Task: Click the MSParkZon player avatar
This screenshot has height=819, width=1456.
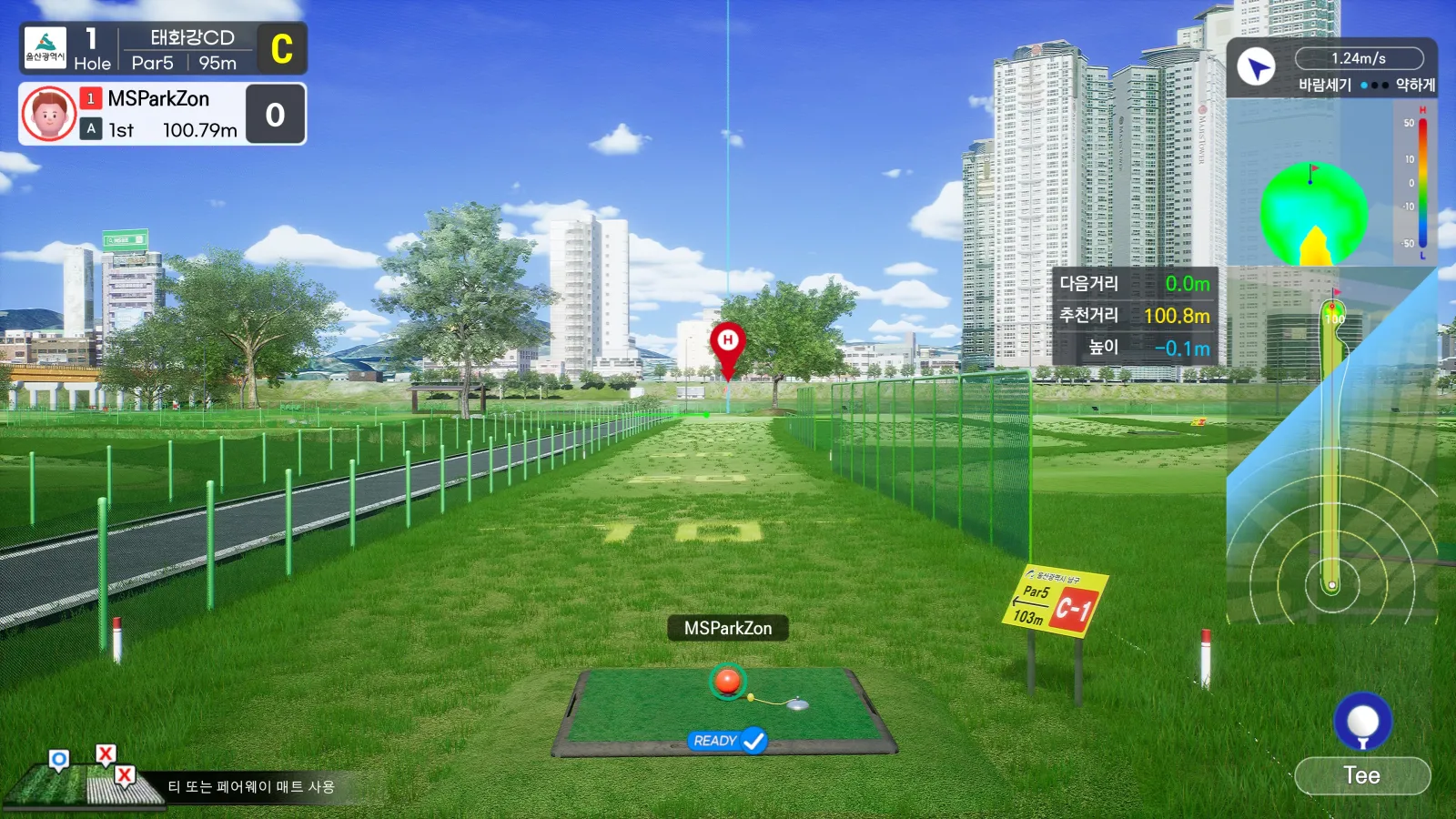Action: click(49, 114)
